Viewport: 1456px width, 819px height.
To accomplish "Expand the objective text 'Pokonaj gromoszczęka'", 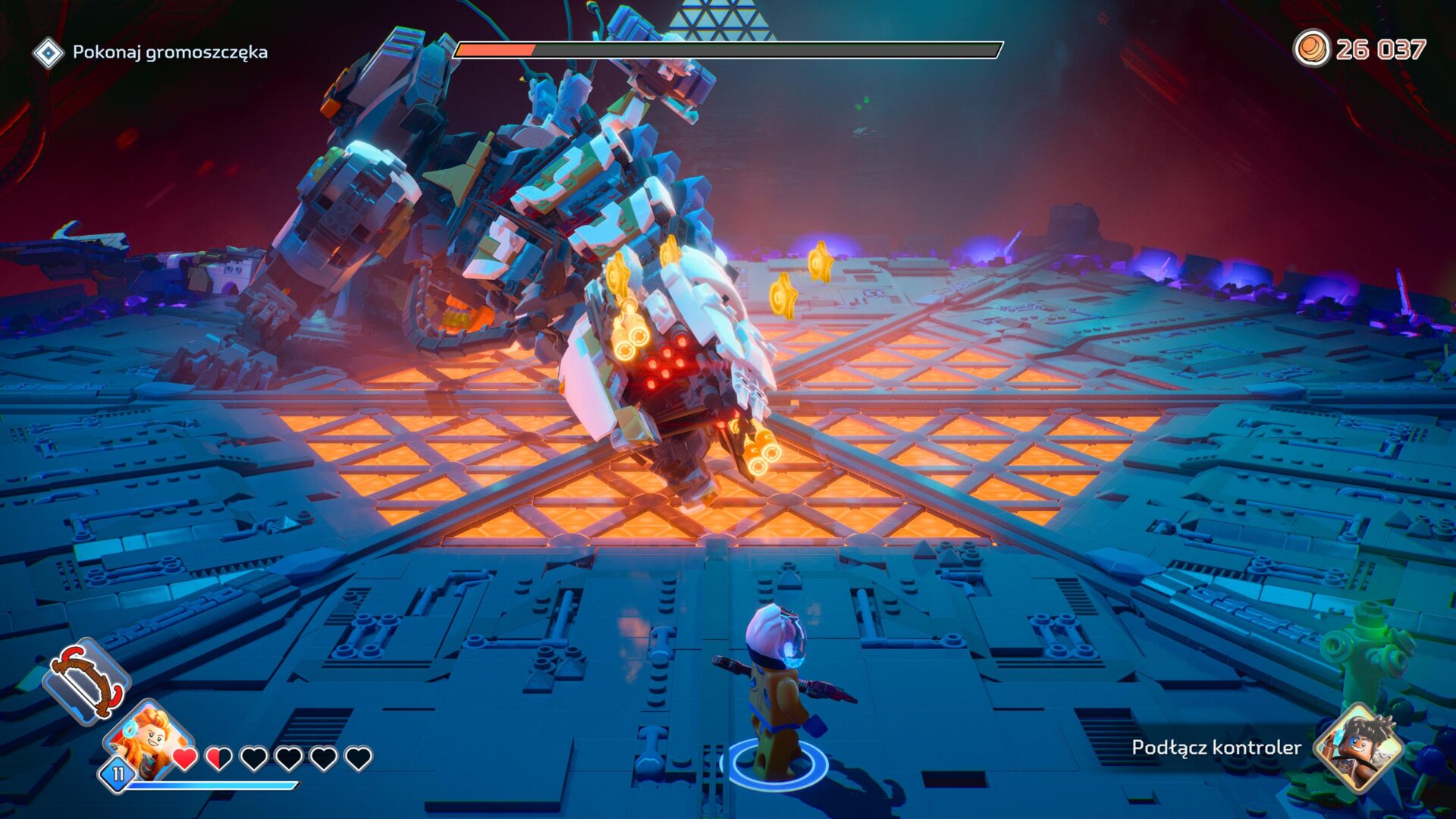I will coord(171,53).
